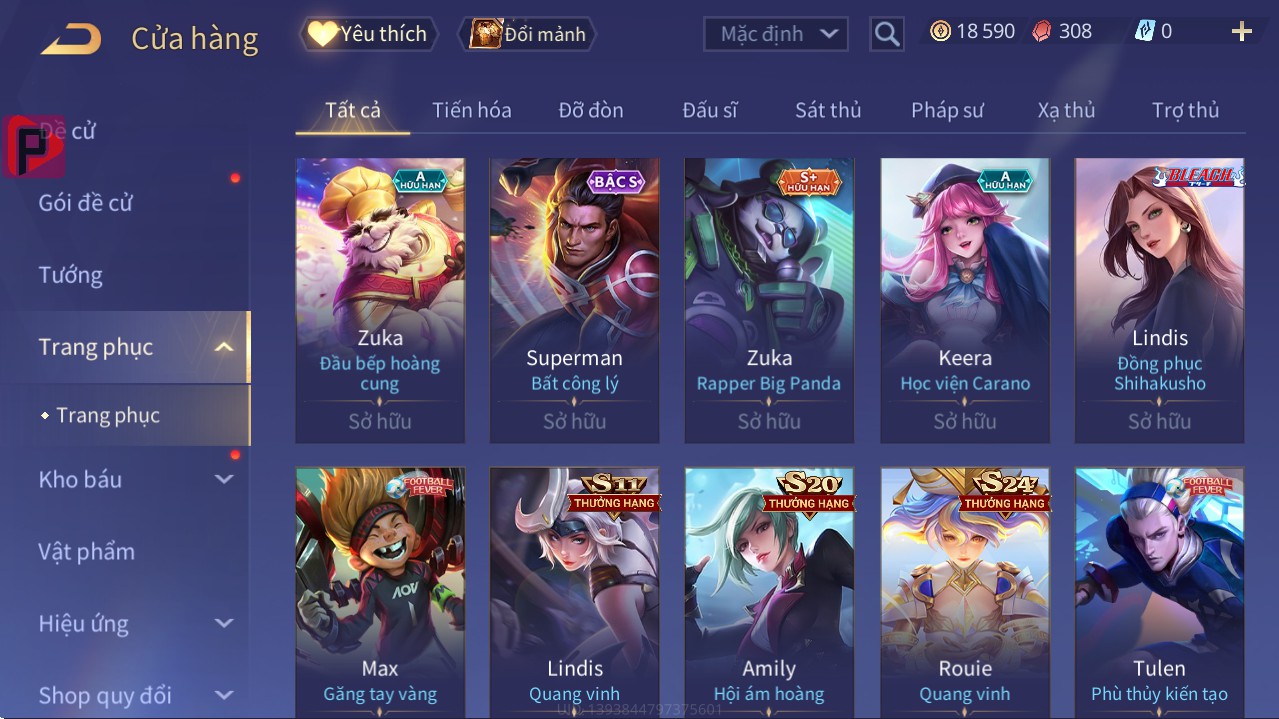Open Gói đề cử in sidebar
The height and width of the screenshot is (719, 1279).
point(86,203)
